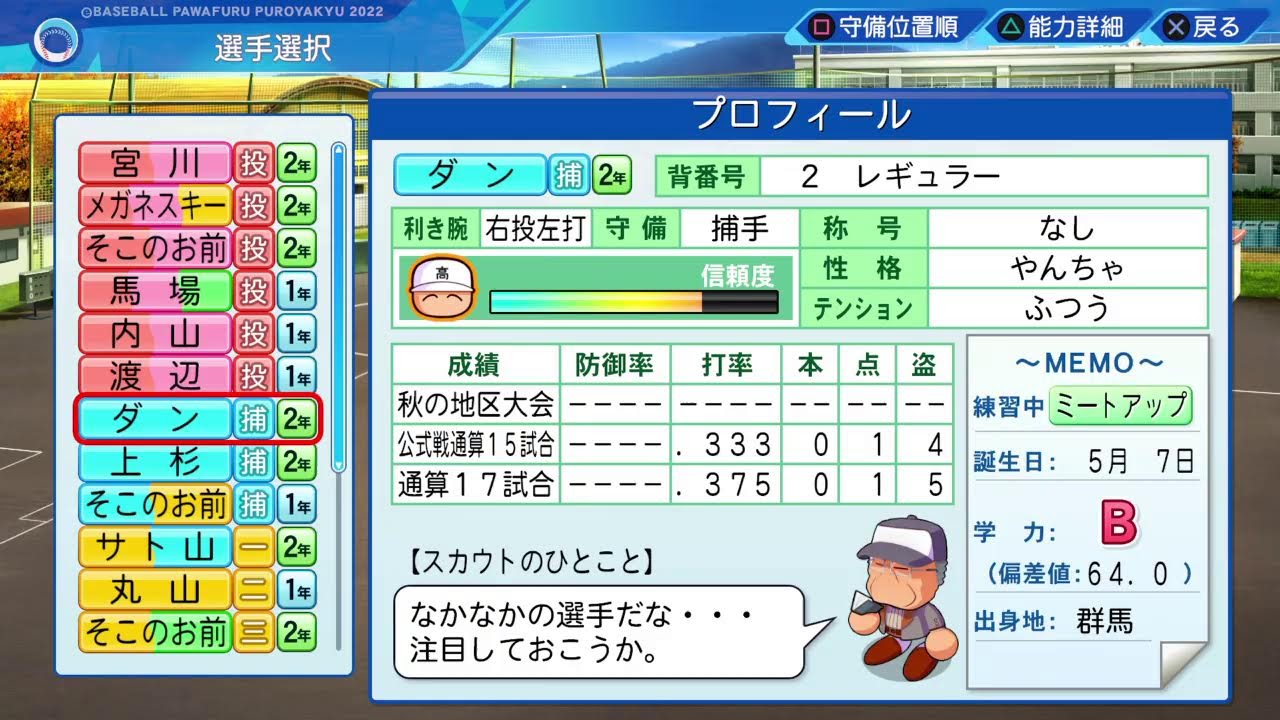Select the third baseman そこのお前

[x=156, y=632]
